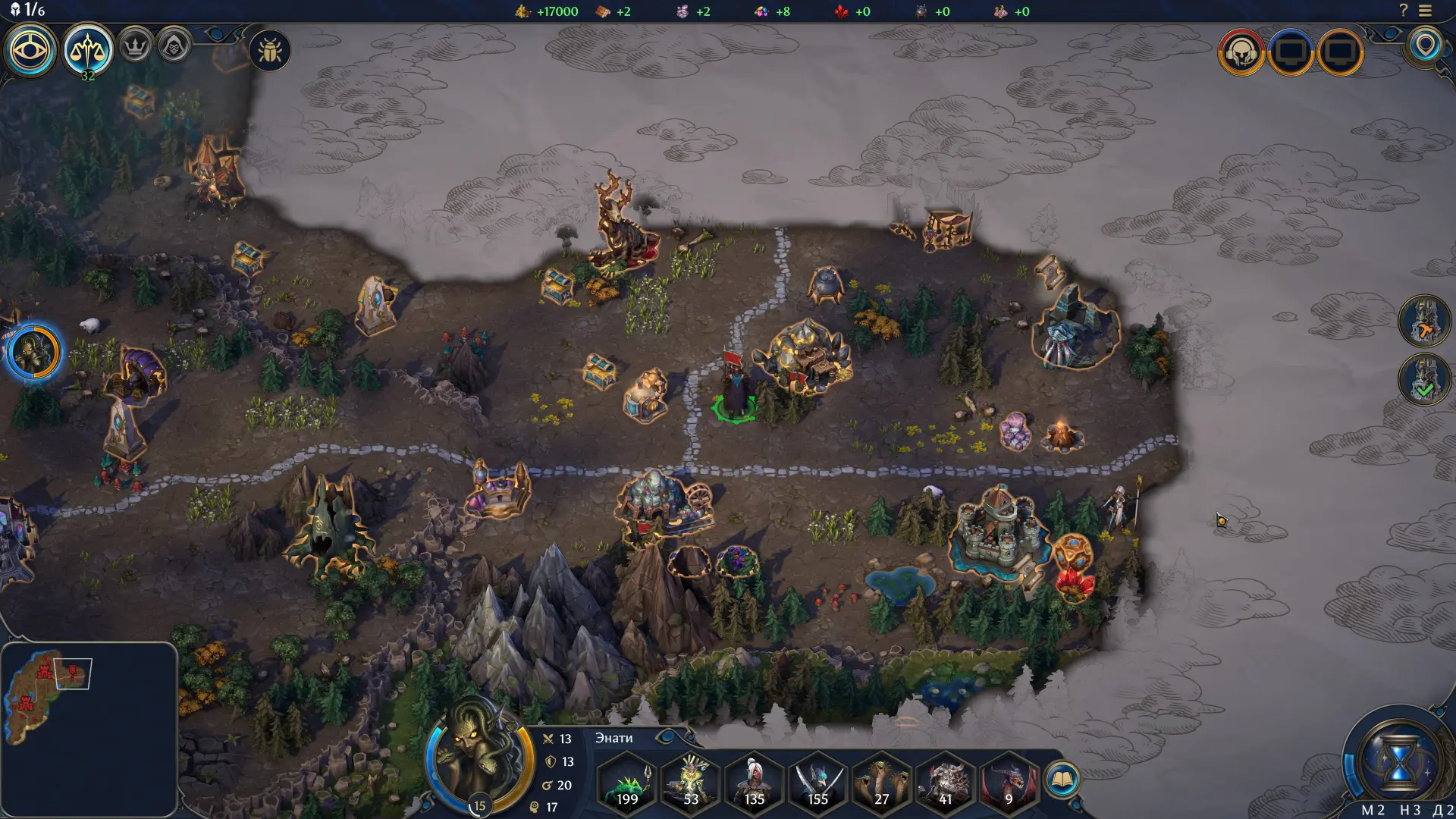The height and width of the screenshot is (819, 1456).
Task: Select the hero portrait on the left edge
Action: (x=34, y=353)
